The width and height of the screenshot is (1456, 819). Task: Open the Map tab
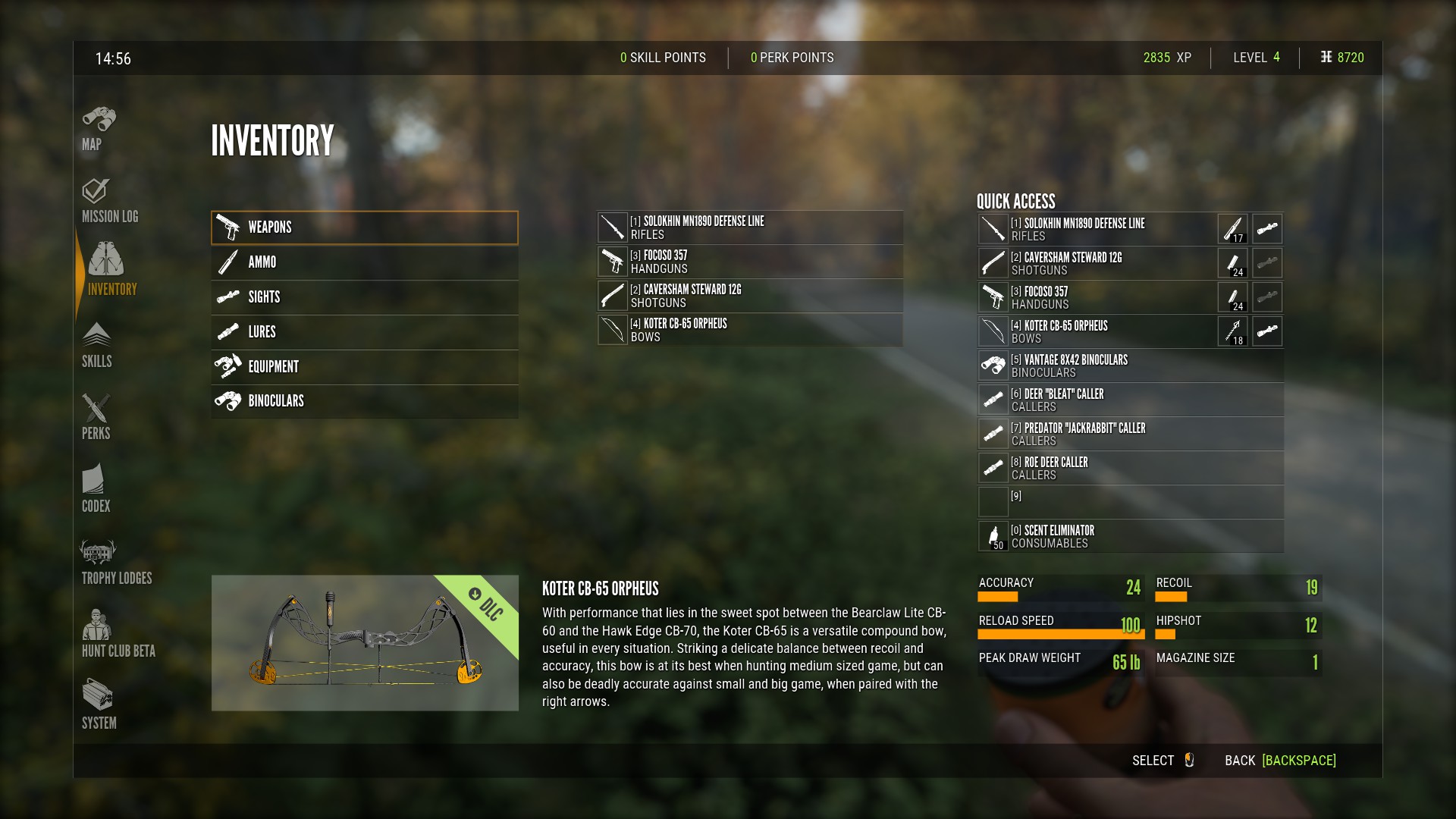tap(98, 128)
